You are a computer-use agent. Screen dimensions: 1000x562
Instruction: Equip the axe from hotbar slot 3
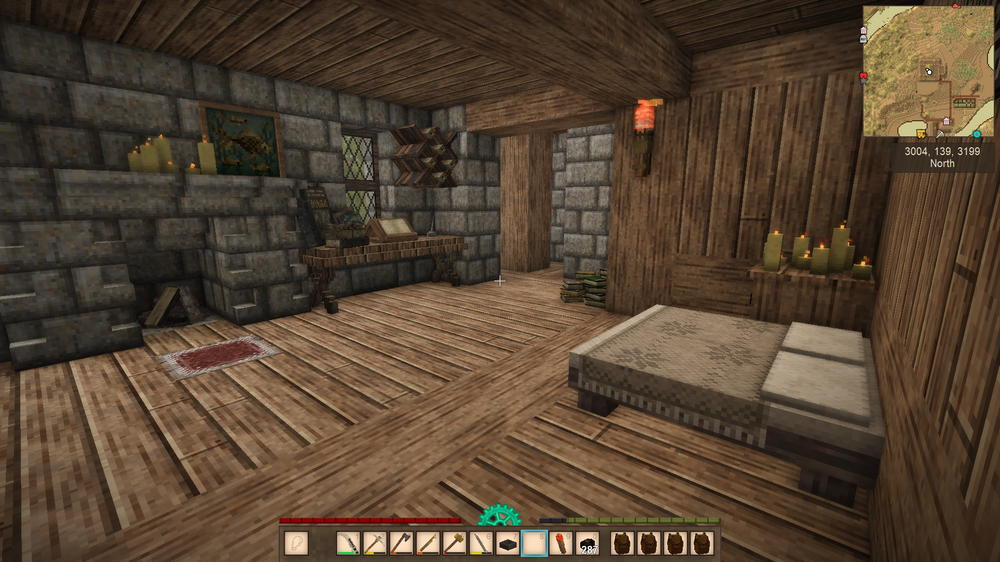click(402, 544)
